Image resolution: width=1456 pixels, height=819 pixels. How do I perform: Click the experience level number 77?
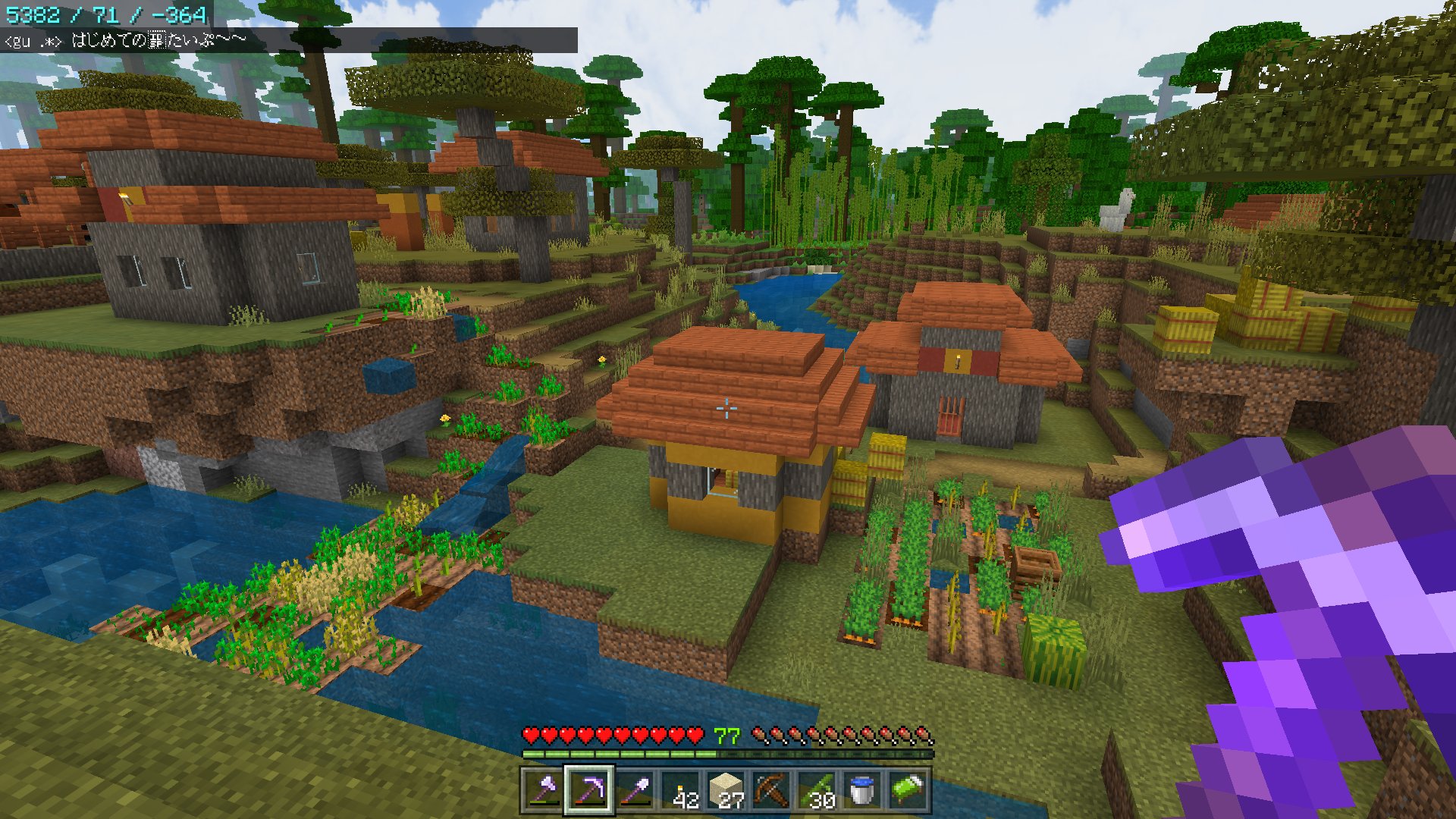[x=726, y=735]
